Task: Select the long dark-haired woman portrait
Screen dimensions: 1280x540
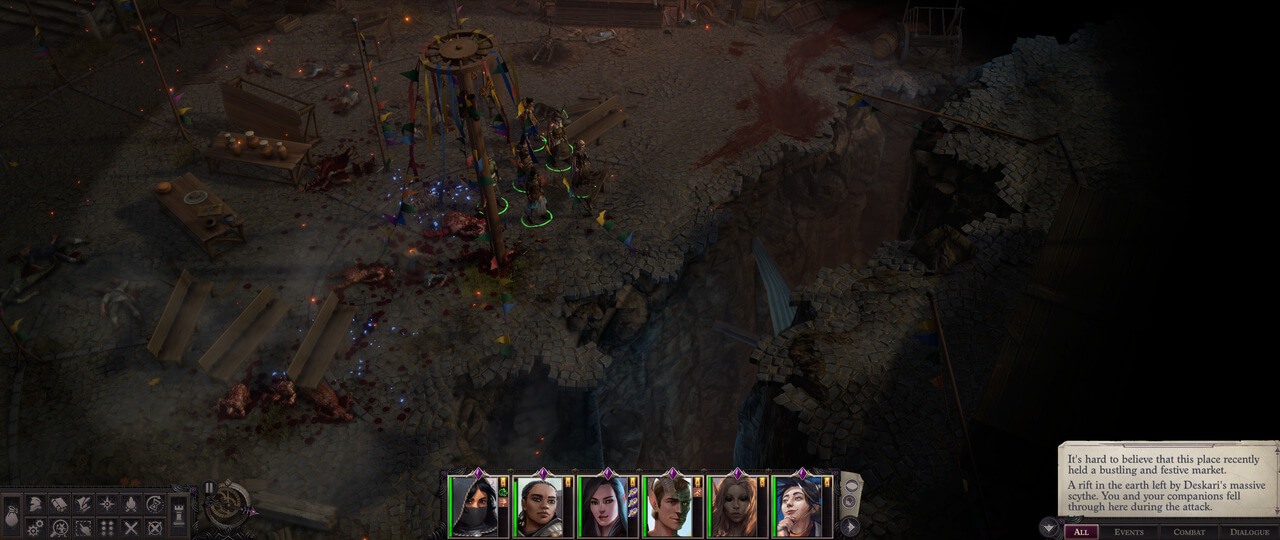Action: click(x=606, y=506)
